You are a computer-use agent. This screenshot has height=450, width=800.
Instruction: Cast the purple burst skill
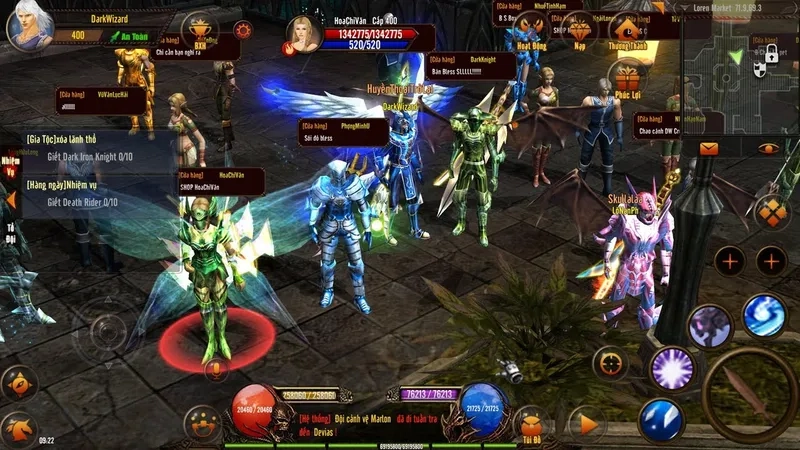(x=672, y=368)
